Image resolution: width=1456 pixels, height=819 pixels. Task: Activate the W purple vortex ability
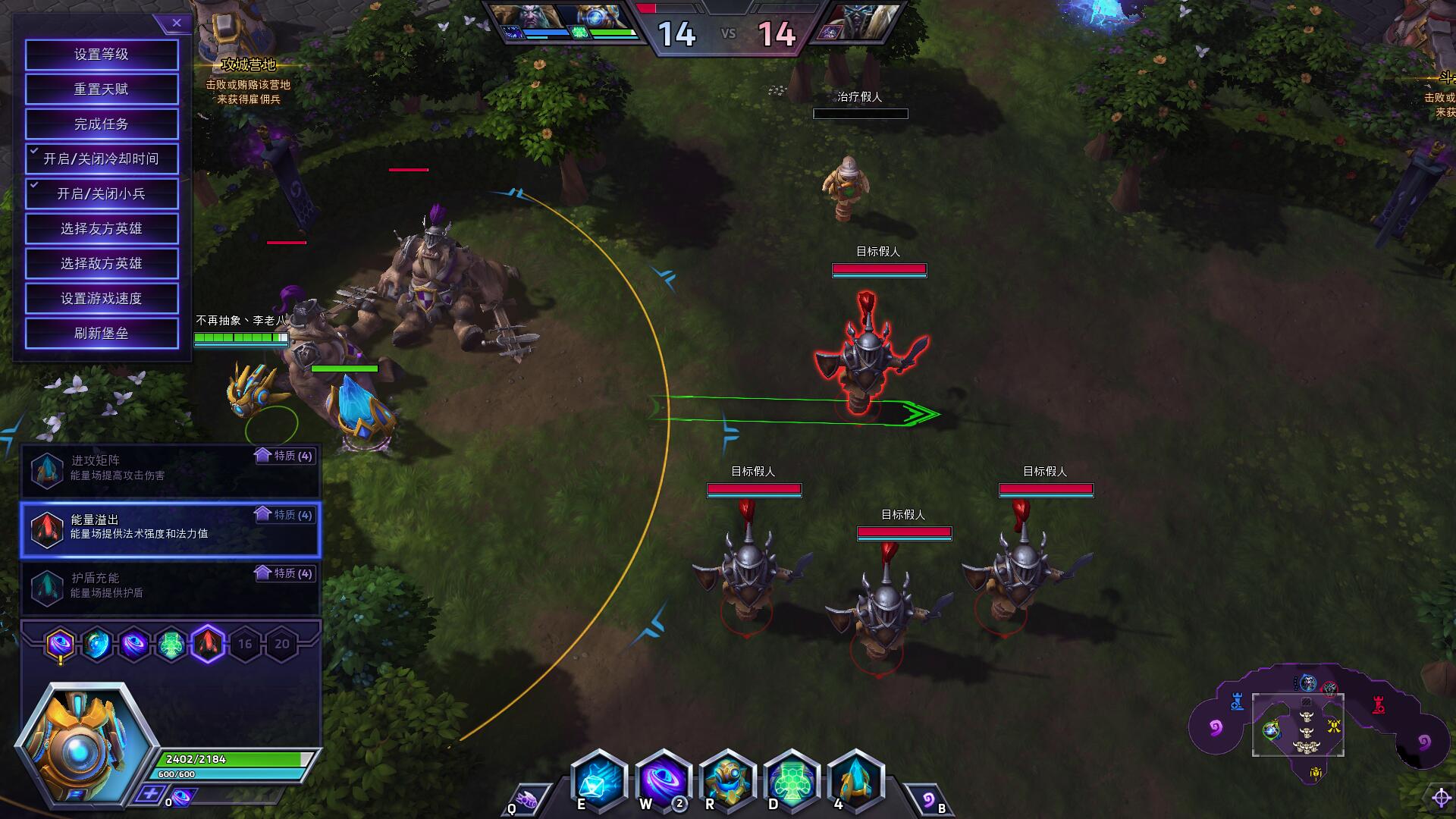[x=663, y=781]
